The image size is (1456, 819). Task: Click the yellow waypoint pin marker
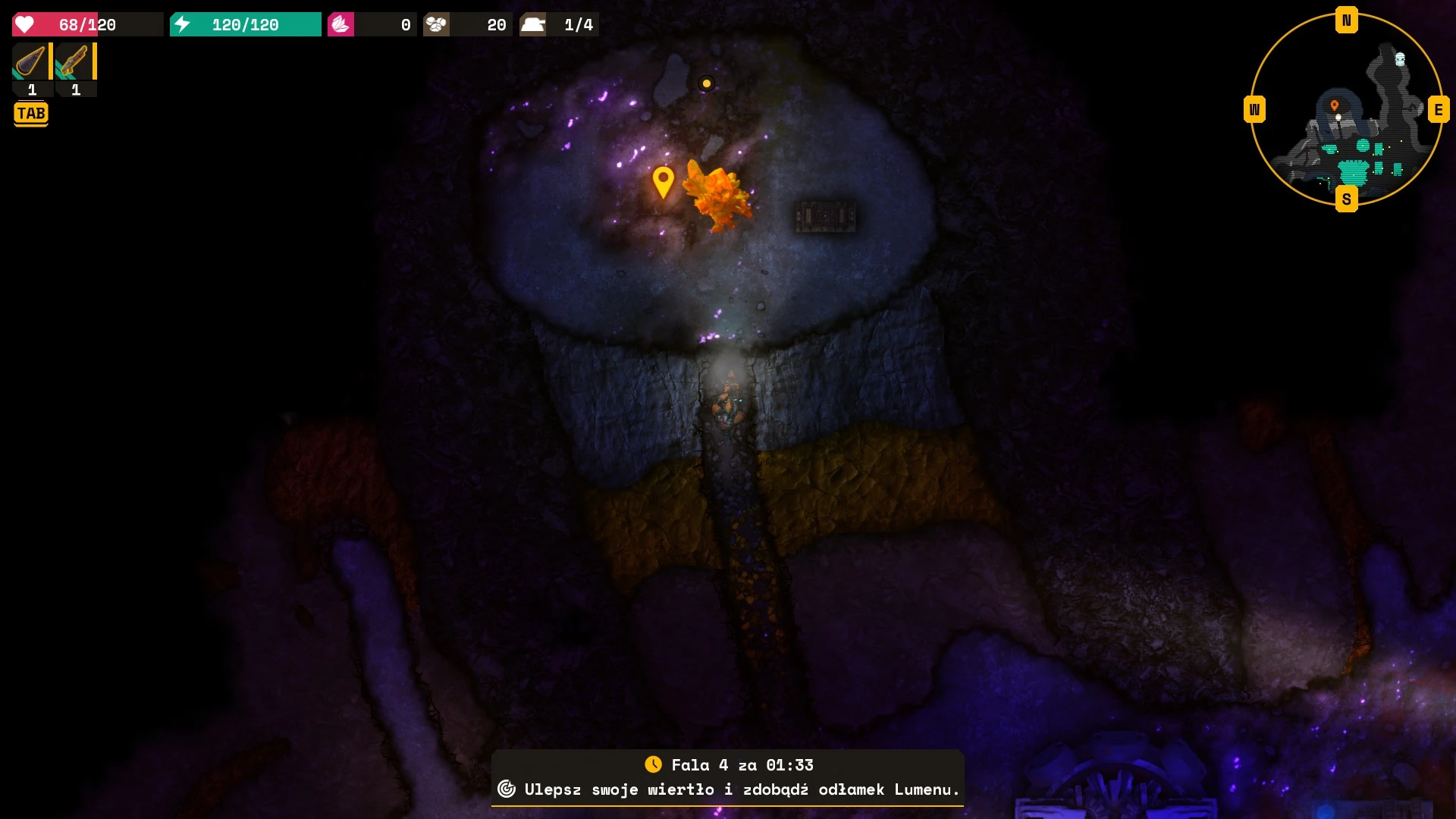pyautogui.click(x=663, y=181)
